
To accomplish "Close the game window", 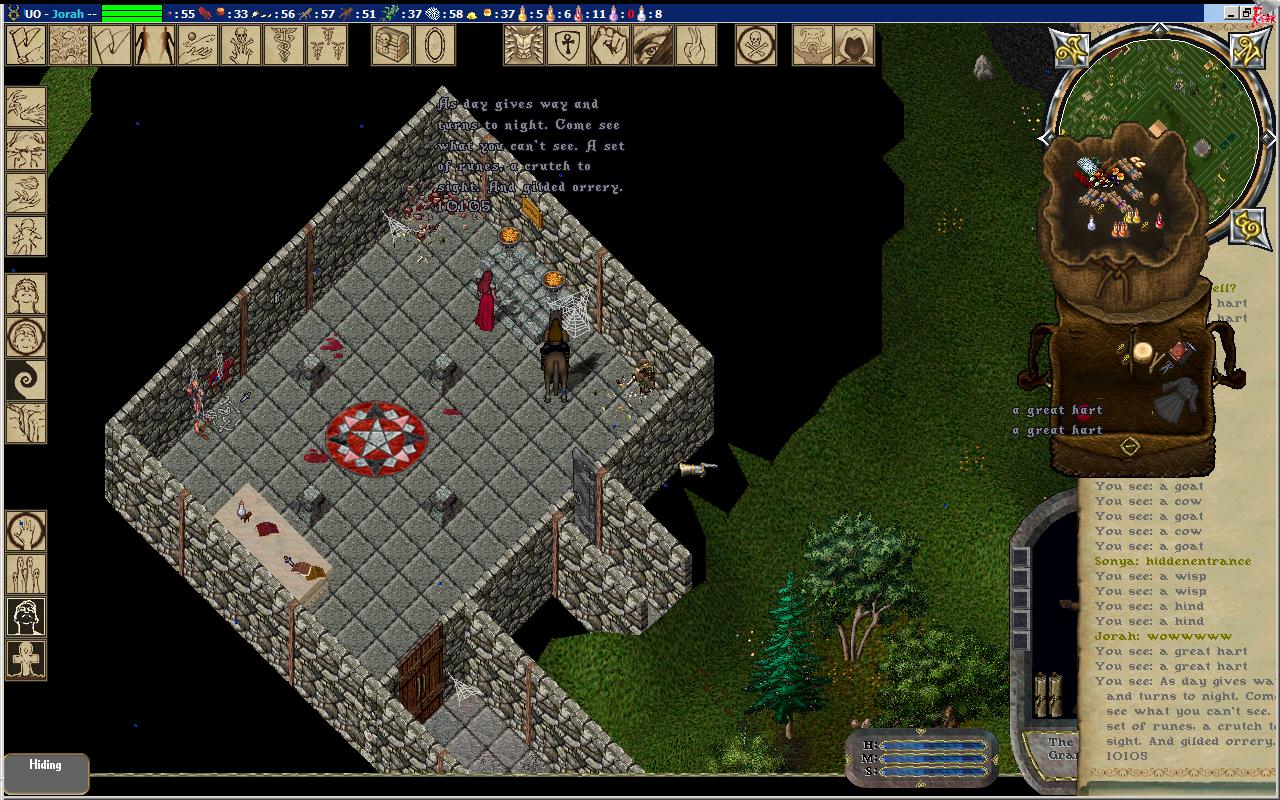I will [1266, 13].
